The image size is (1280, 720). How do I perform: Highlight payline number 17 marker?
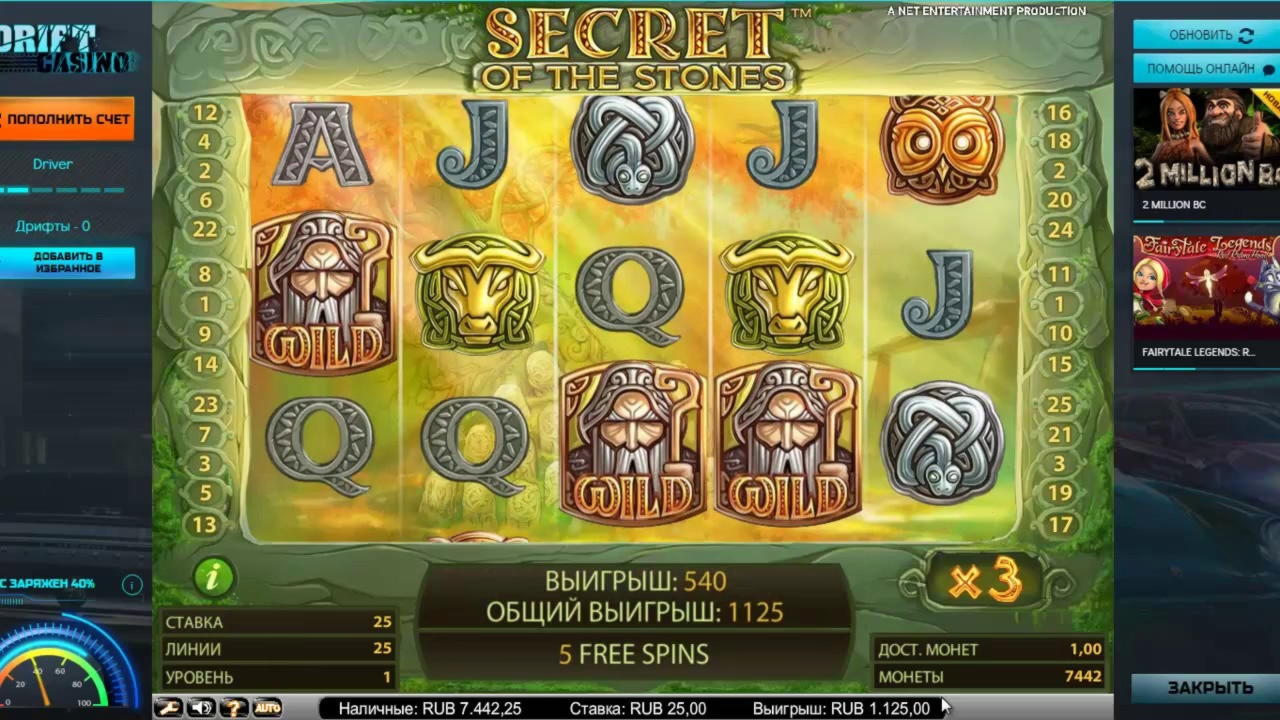coord(1060,524)
